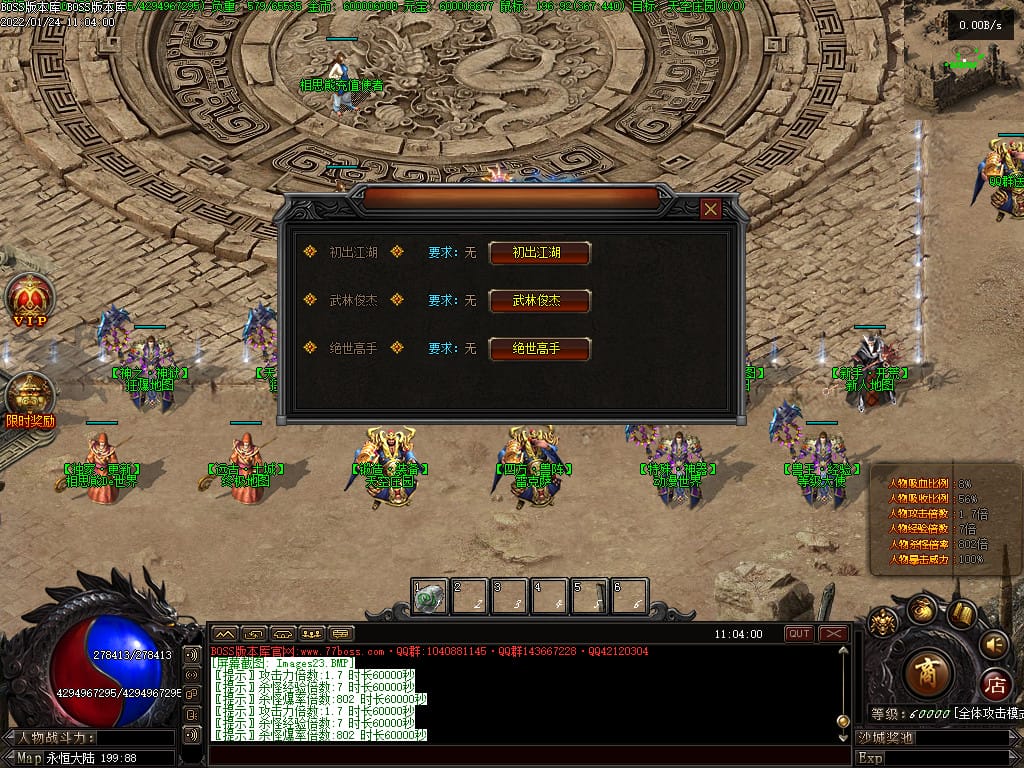Open the Map button beside 永恒大陆
1024x768 pixels.
tap(29, 758)
